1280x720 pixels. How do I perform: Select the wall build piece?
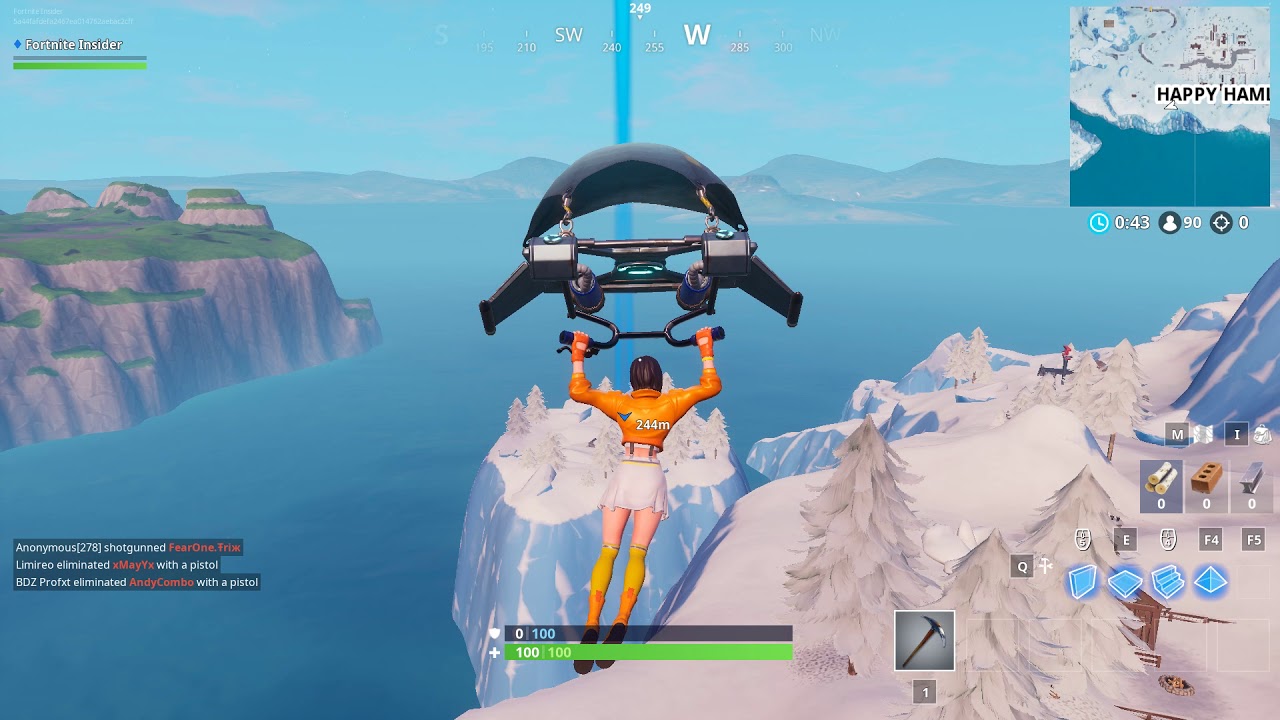tap(1082, 580)
